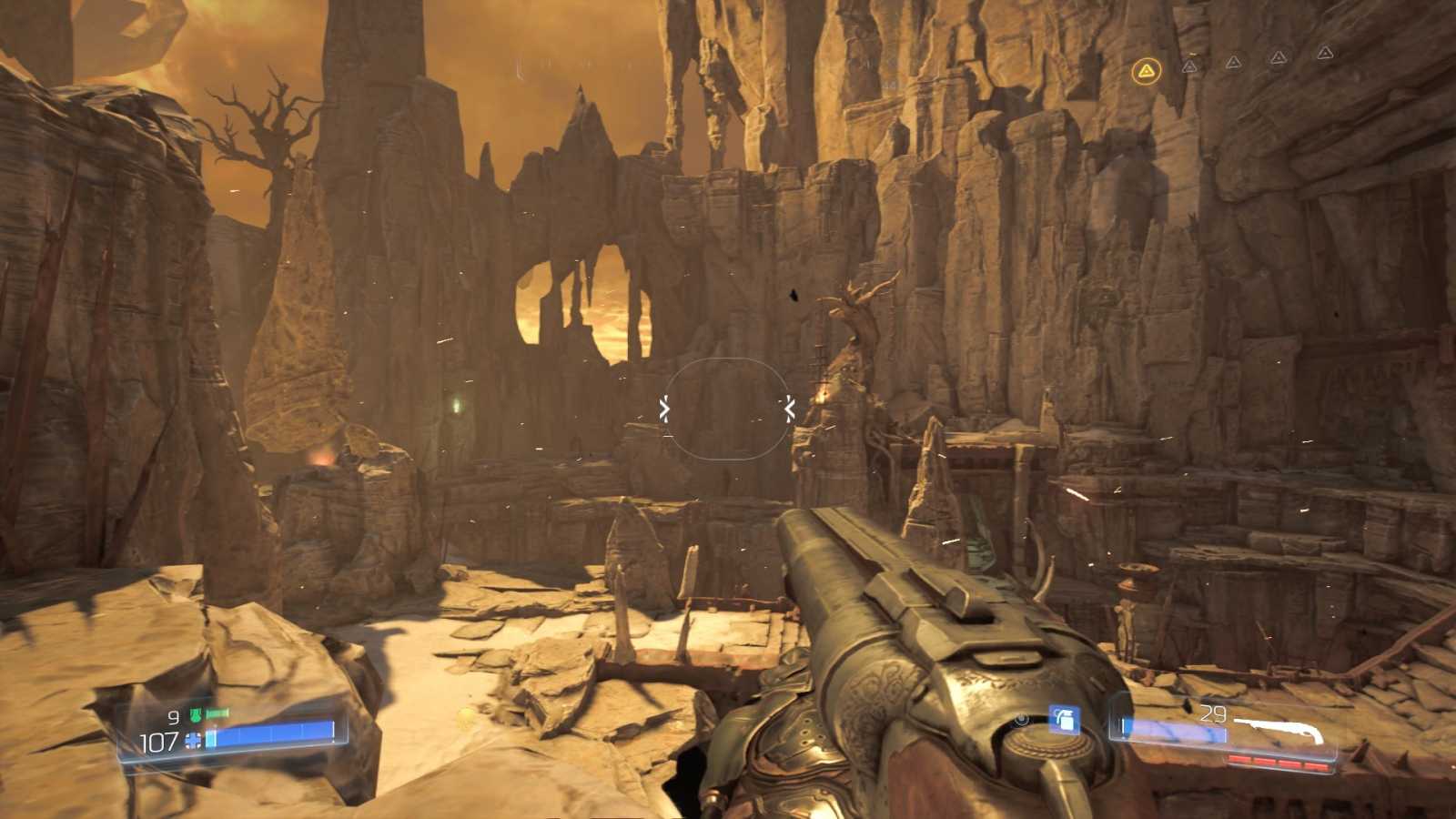
Task: Select the highlighted yellow triangle marker
Action: click(1147, 70)
